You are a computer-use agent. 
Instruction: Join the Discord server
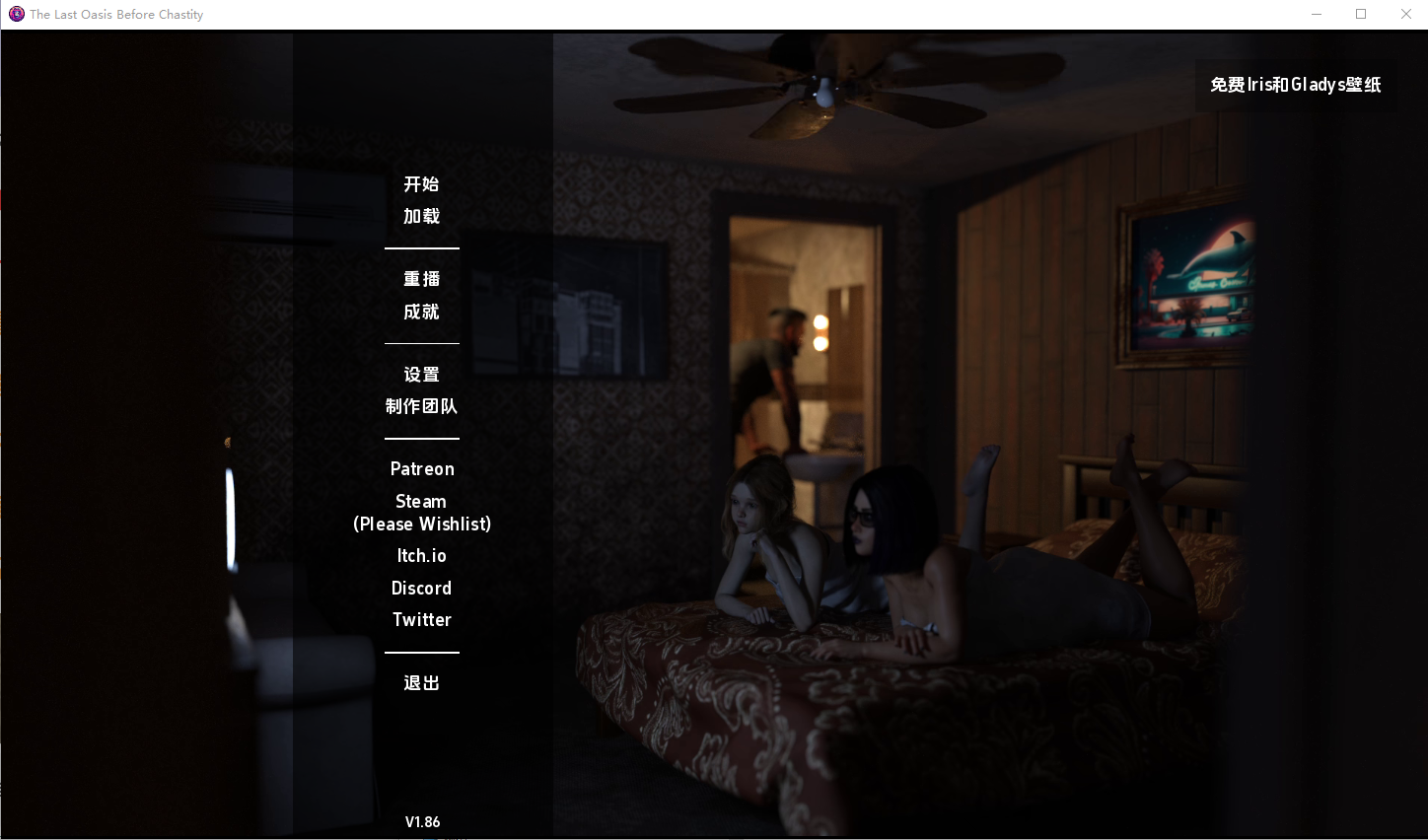[421, 588]
